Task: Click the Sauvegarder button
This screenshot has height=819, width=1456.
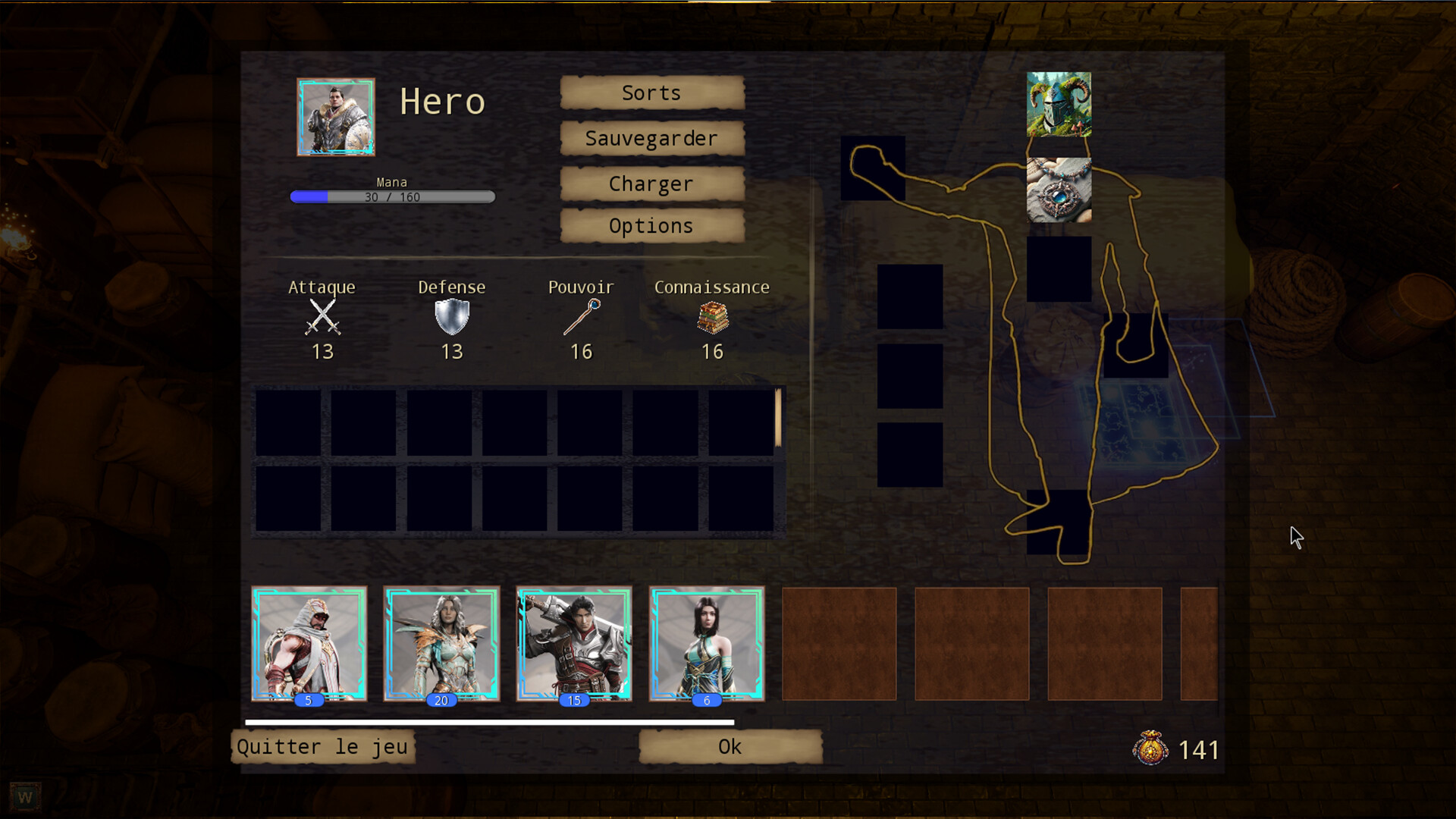Action: tap(651, 138)
